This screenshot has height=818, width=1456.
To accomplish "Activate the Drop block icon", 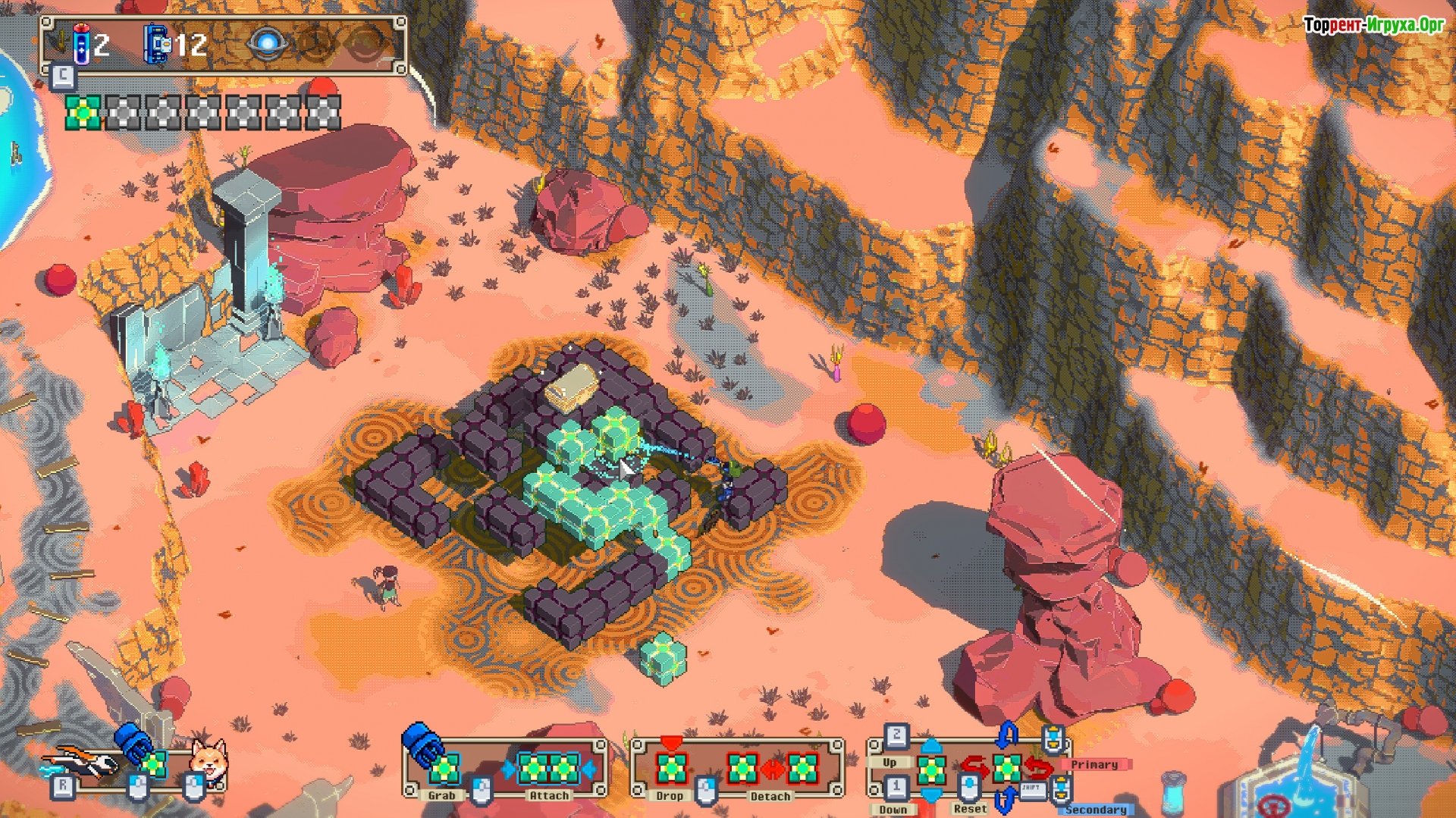I will (670, 768).
